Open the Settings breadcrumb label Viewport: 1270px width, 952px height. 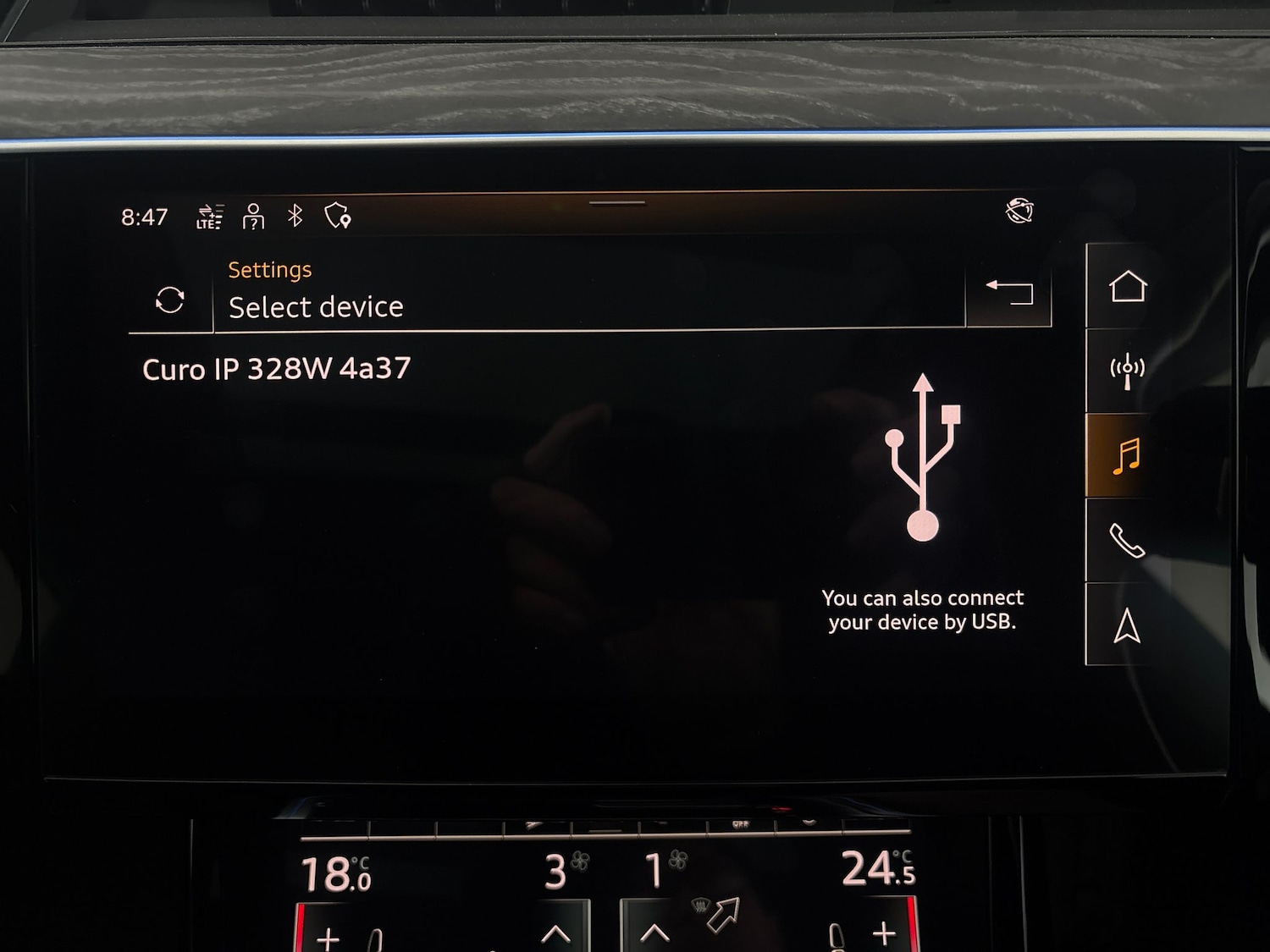(x=269, y=269)
